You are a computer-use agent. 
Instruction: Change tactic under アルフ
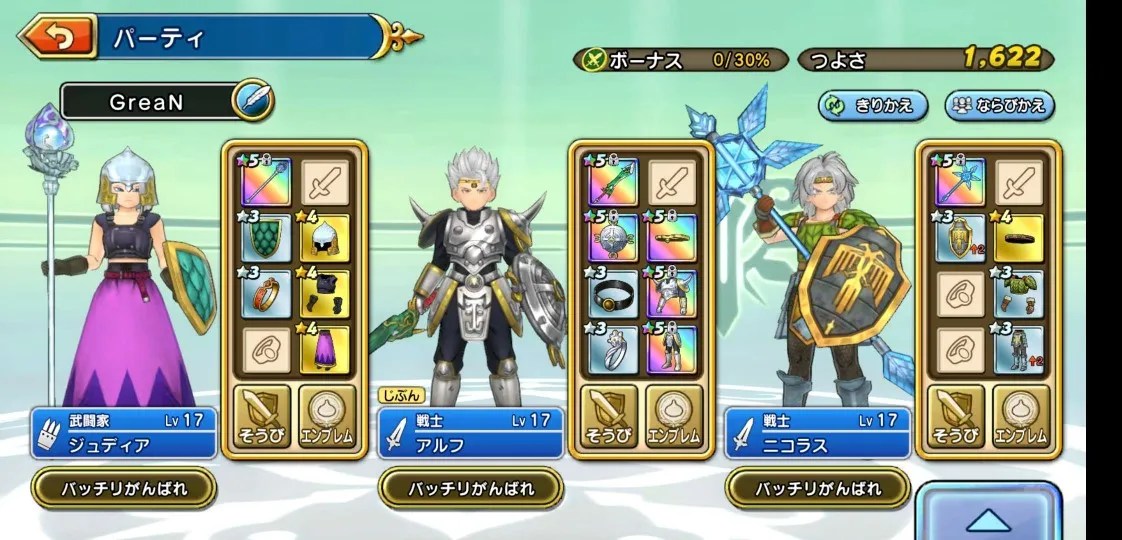click(x=471, y=489)
